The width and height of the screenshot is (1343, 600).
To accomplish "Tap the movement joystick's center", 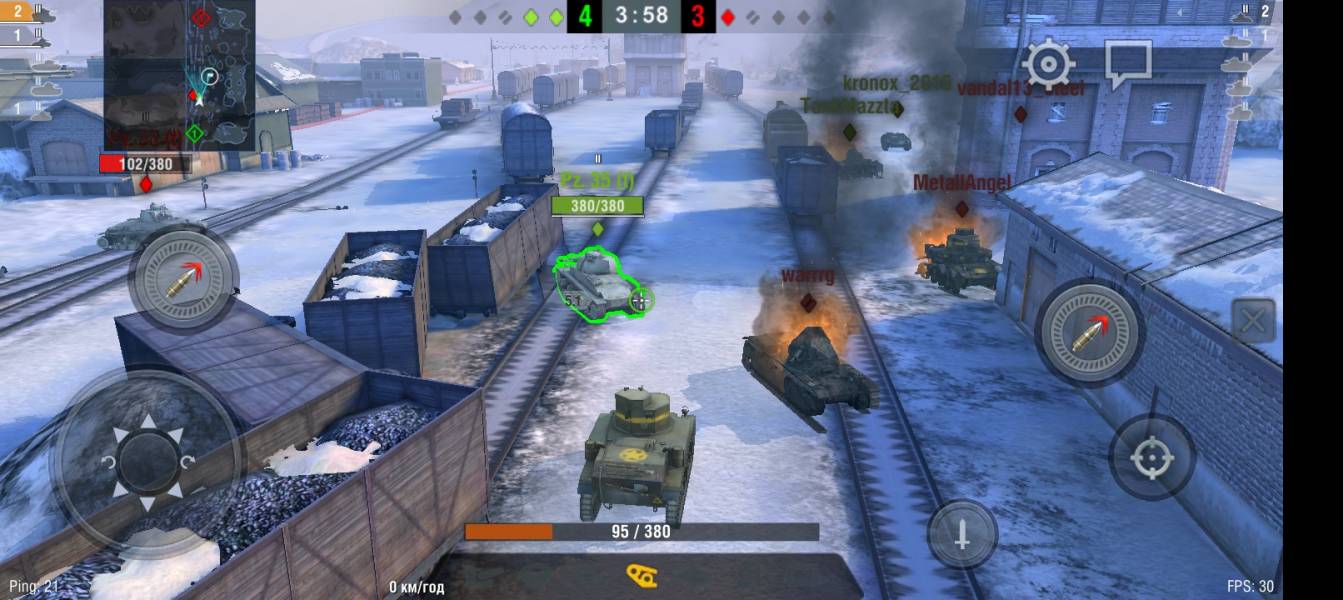I will (148, 462).
